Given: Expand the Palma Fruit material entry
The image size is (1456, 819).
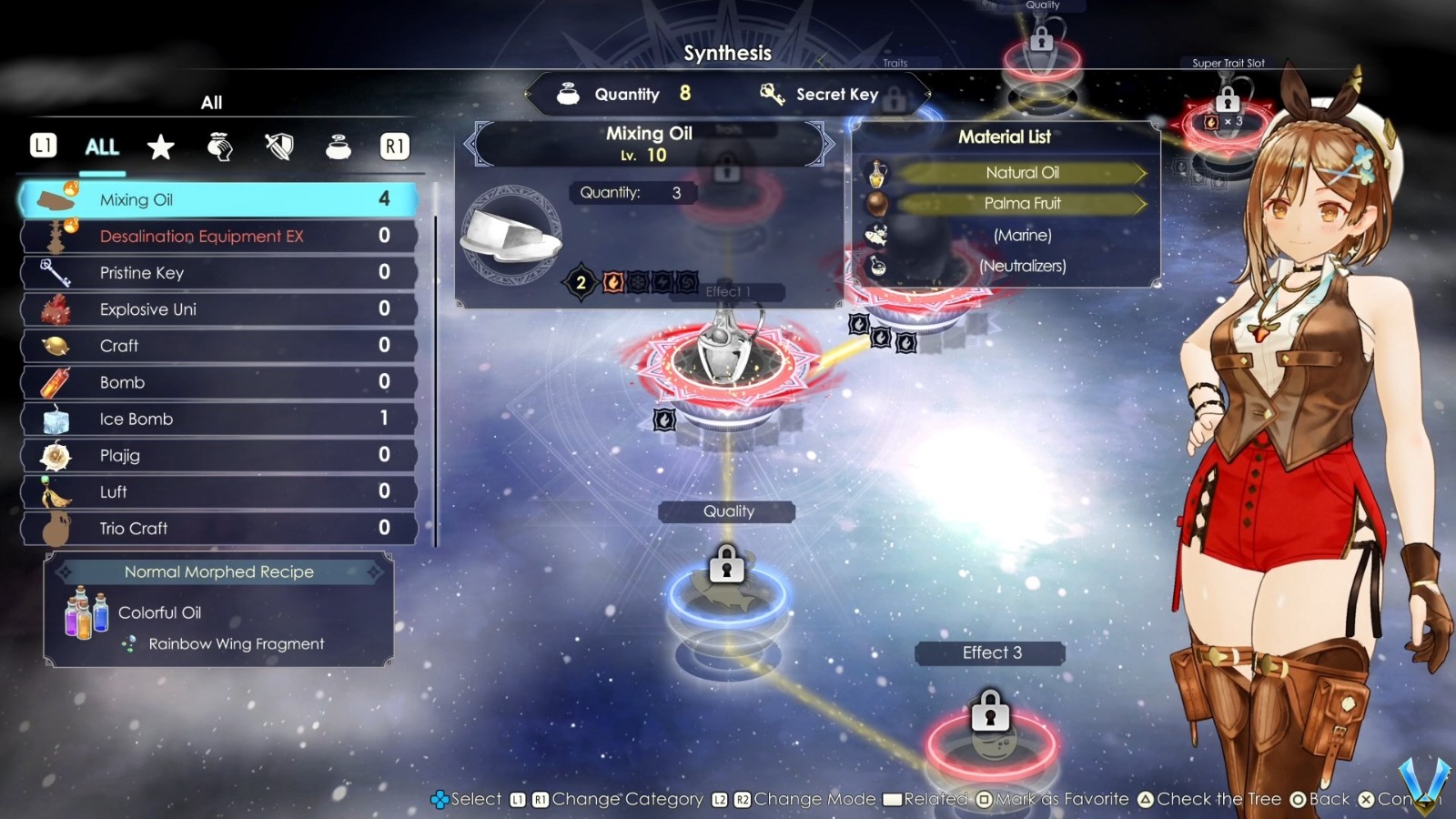Looking at the screenshot, I should click(x=1022, y=204).
